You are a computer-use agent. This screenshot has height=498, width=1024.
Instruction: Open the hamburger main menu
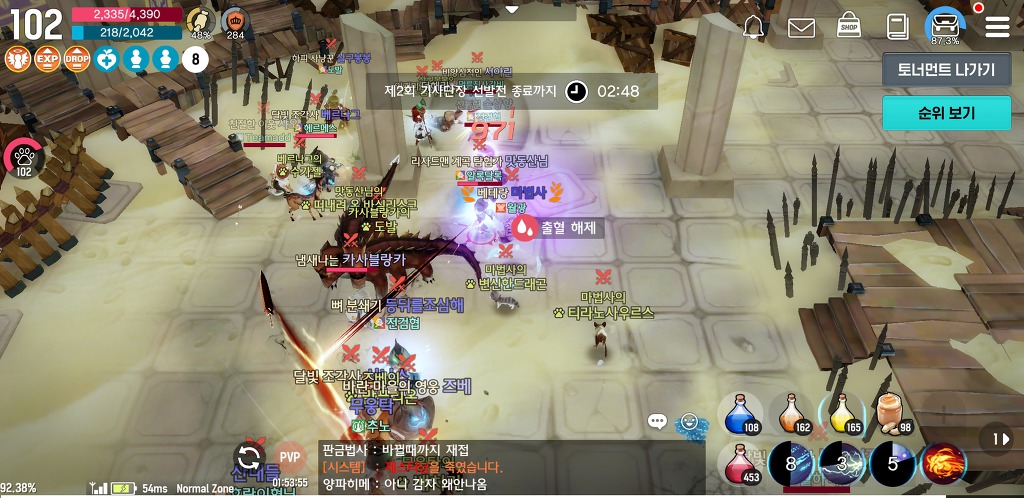pos(997,27)
